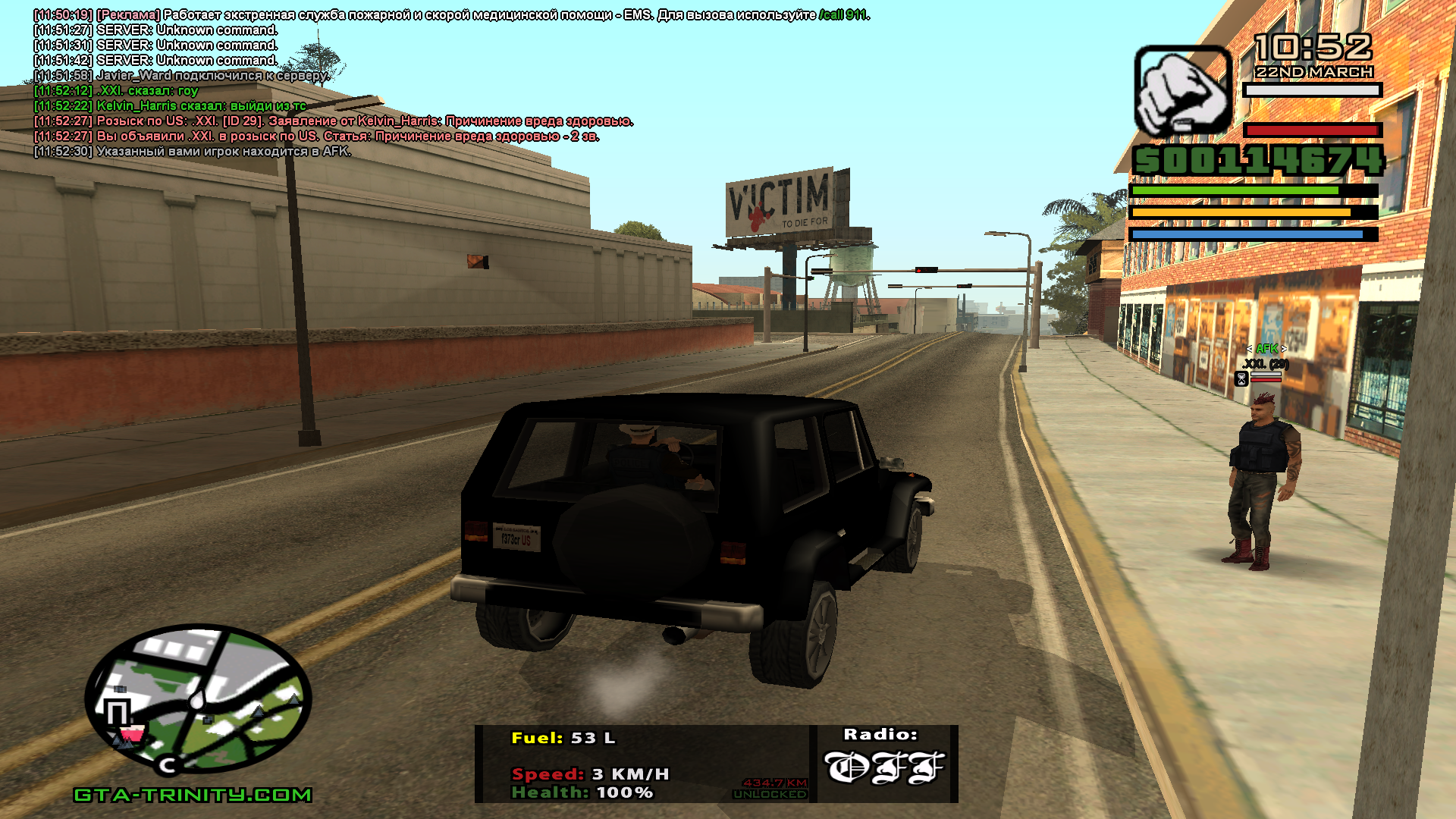Click the GTA-TRINITY.COM logo text
The width and height of the screenshot is (1456, 819).
coord(193,795)
